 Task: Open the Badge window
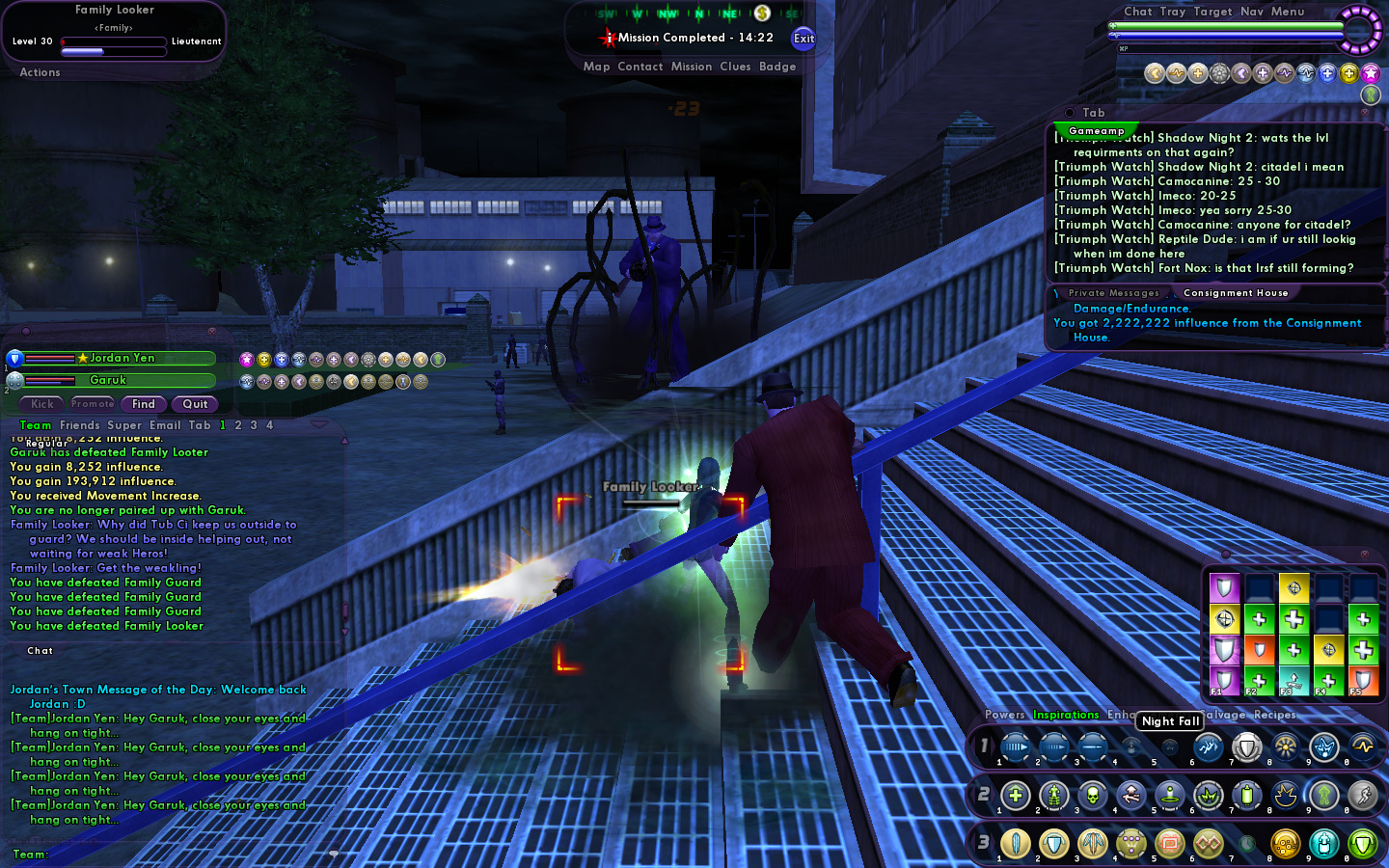(x=777, y=67)
